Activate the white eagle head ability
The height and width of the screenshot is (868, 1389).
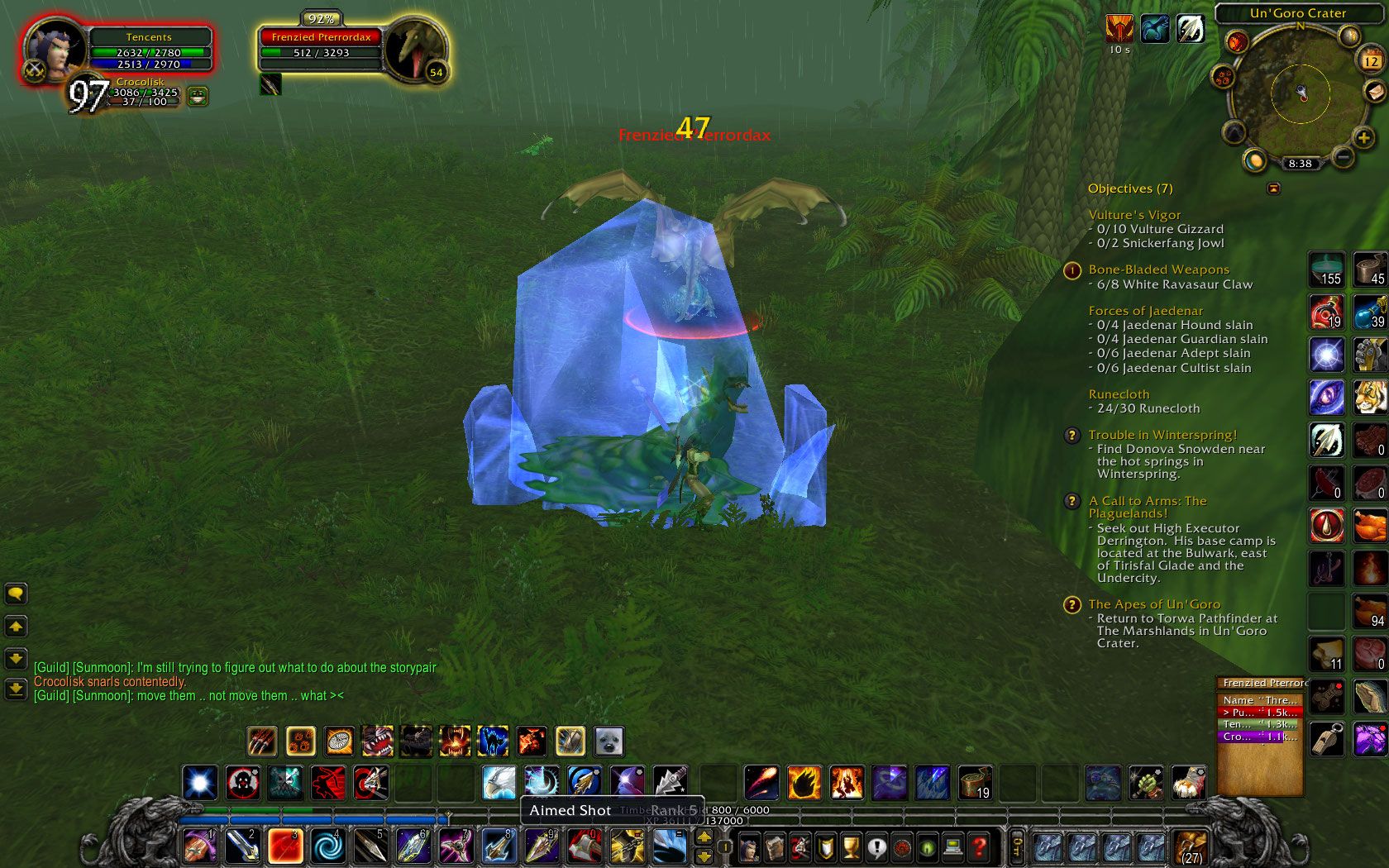pos(499,782)
